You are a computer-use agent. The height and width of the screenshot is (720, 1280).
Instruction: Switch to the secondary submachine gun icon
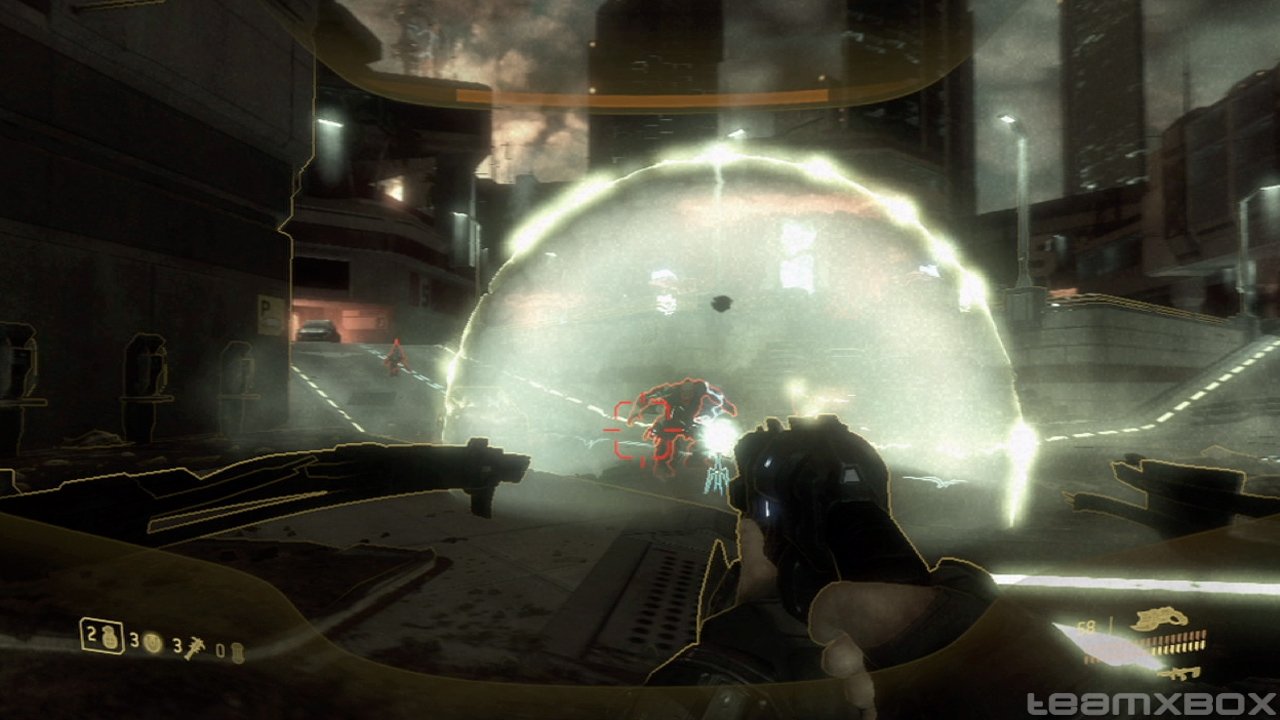tap(1183, 673)
